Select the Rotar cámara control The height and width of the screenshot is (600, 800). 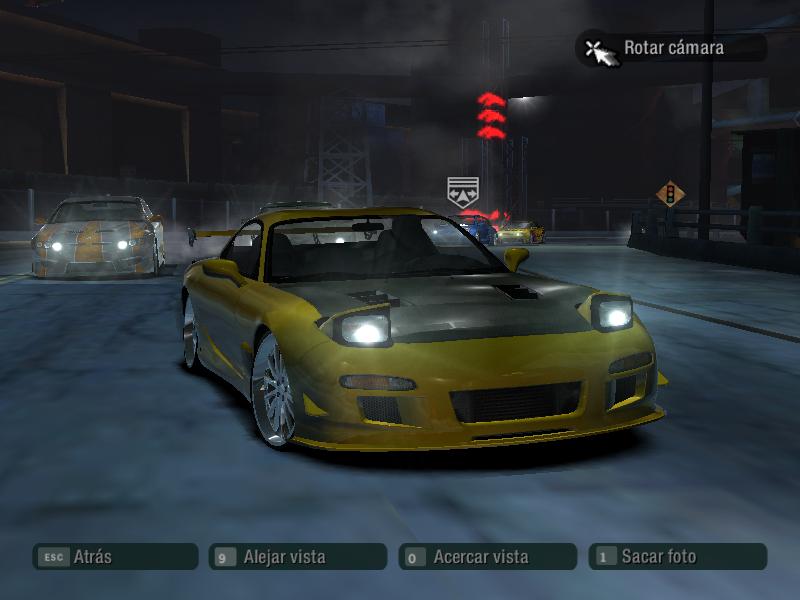coord(671,47)
